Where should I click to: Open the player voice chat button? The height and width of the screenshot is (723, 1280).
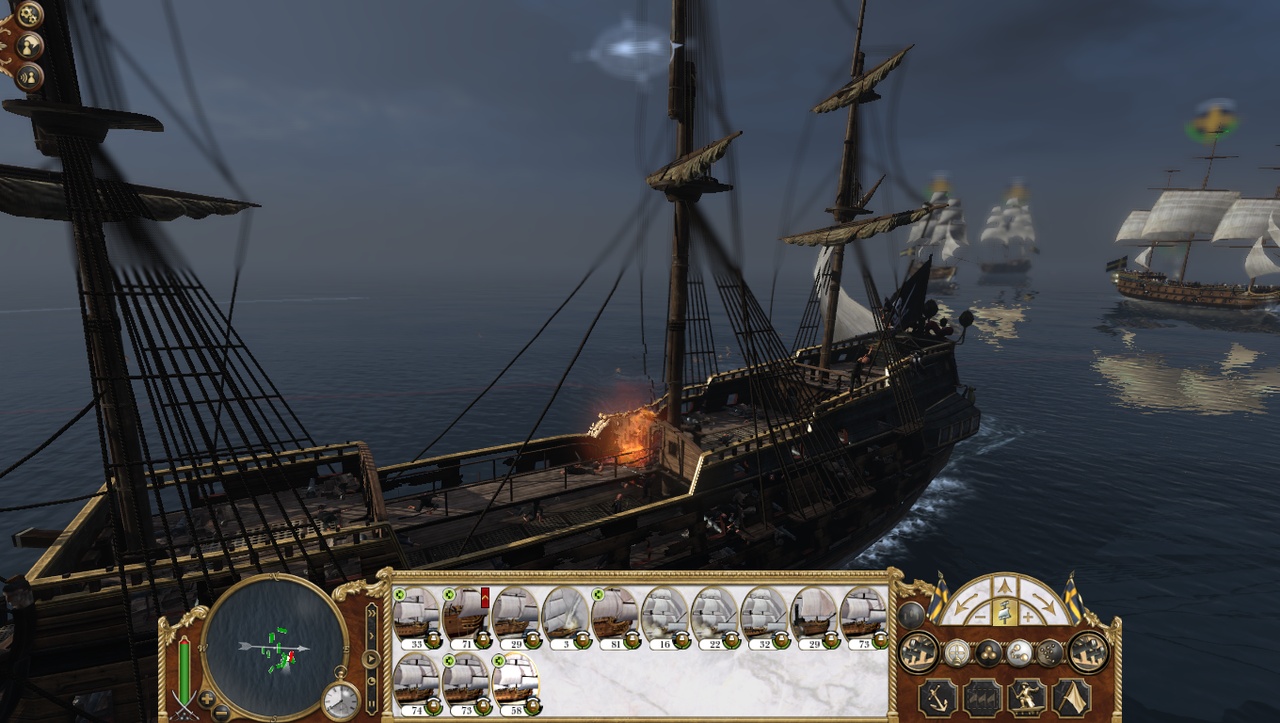click(x=29, y=76)
